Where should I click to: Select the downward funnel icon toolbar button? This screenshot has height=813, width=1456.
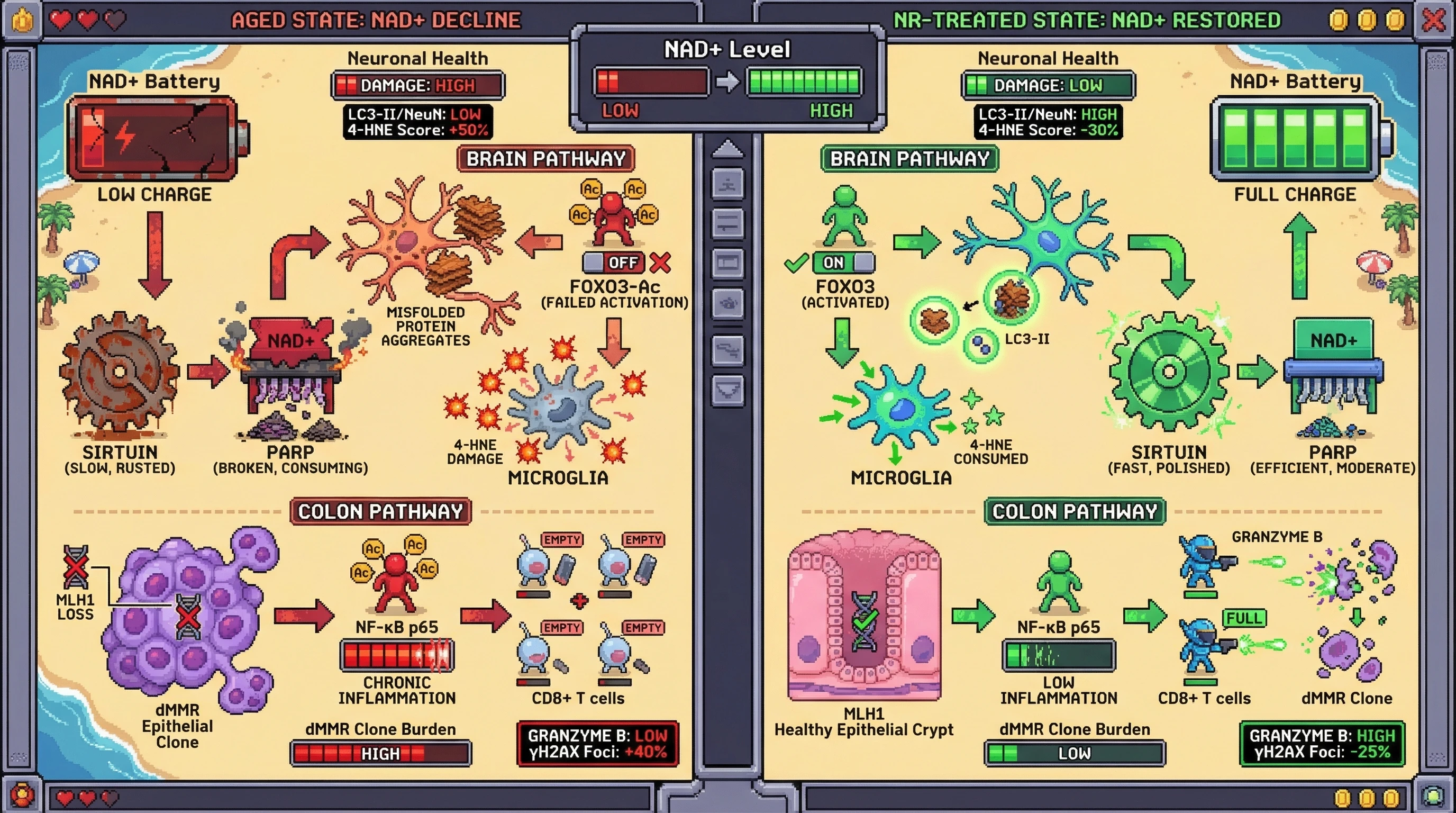(727, 390)
